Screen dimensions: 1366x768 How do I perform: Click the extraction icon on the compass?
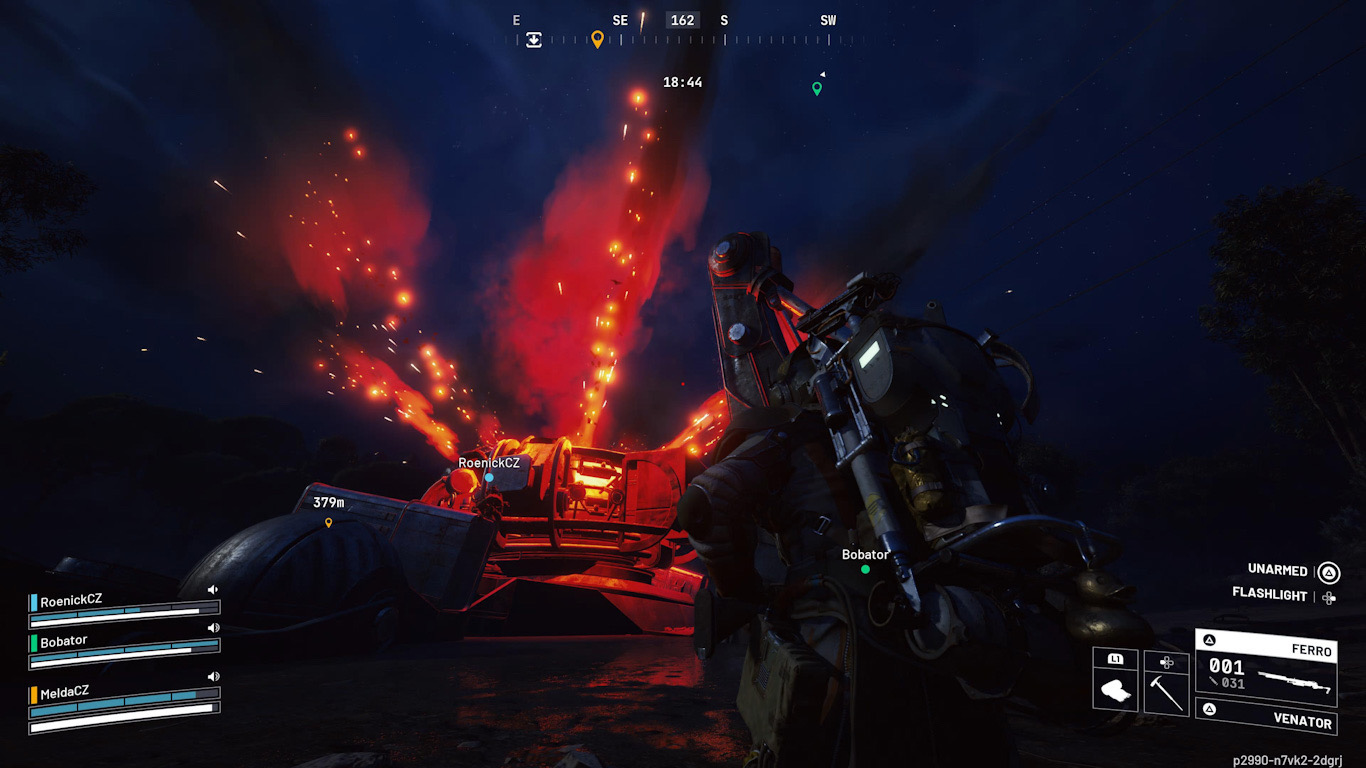click(534, 40)
